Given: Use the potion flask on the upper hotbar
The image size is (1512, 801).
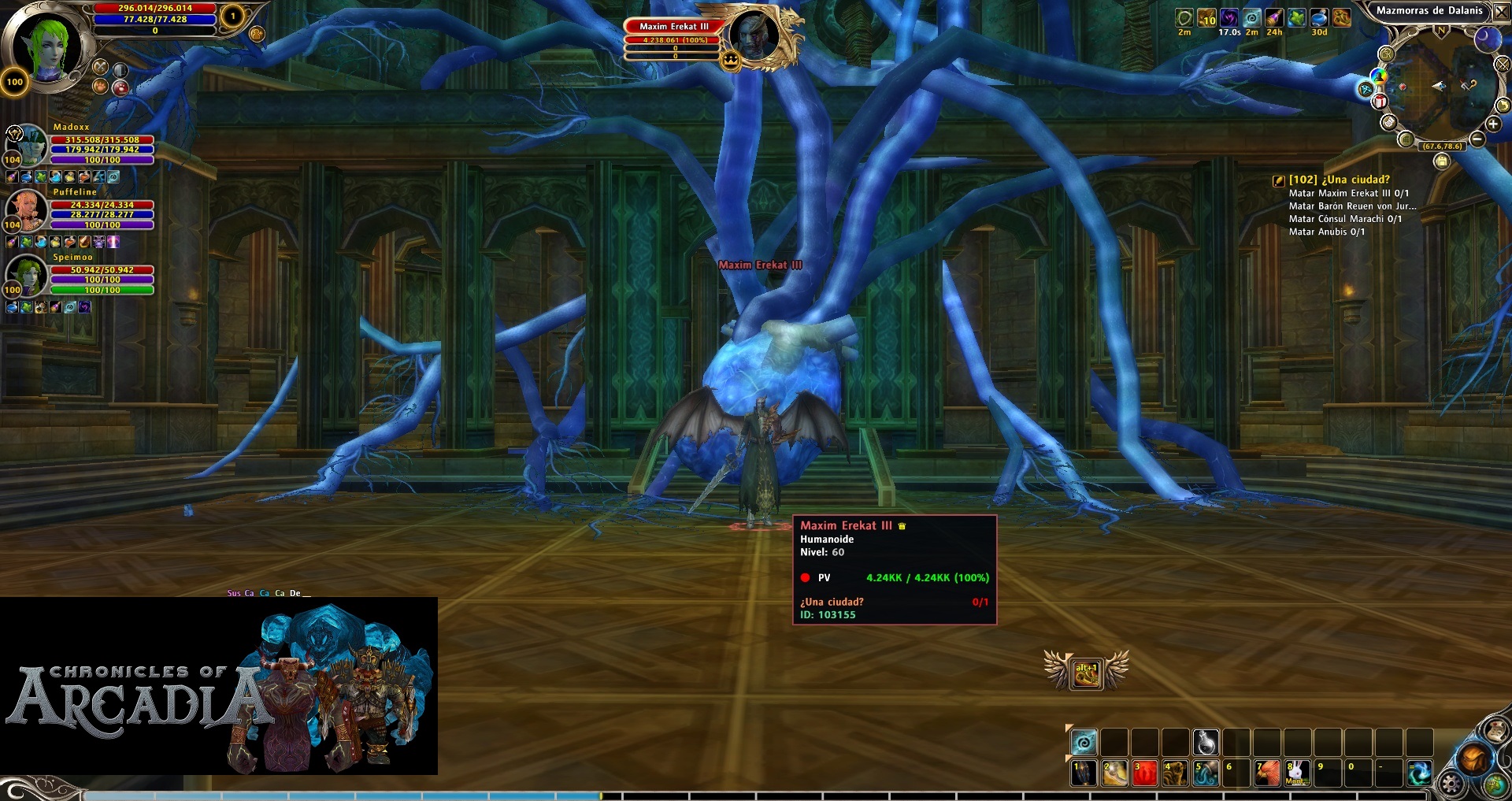Looking at the screenshot, I should click(1206, 742).
